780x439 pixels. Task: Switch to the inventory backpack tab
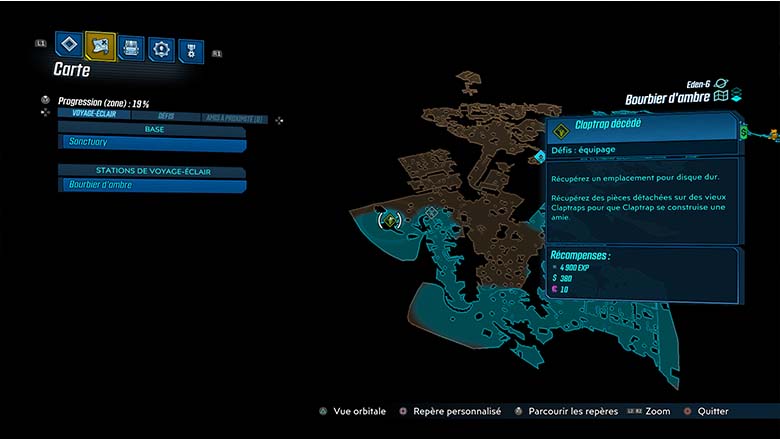tap(131, 47)
